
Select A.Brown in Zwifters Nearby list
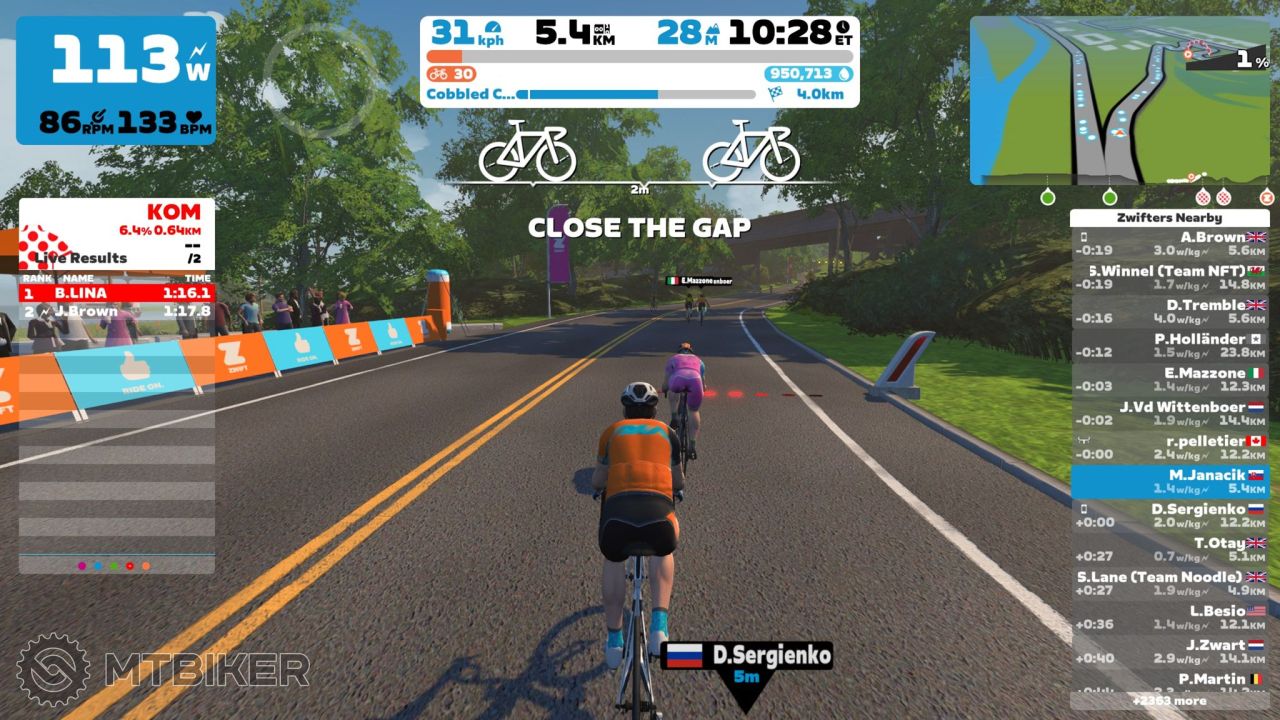pyautogui.click(x=1170, y=244)
